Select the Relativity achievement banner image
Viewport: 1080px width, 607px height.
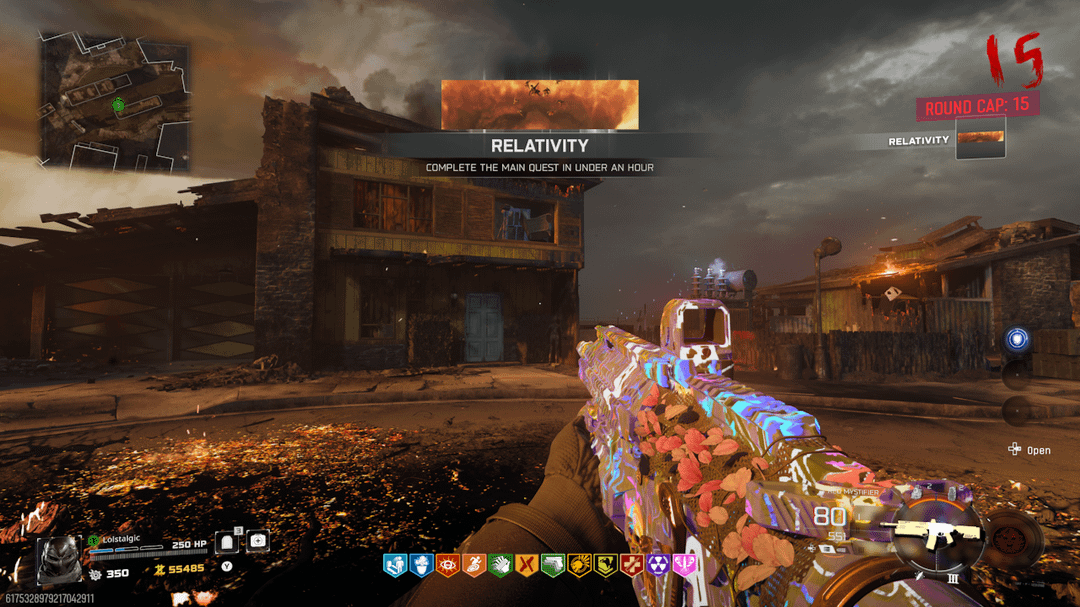coord(539,105)
